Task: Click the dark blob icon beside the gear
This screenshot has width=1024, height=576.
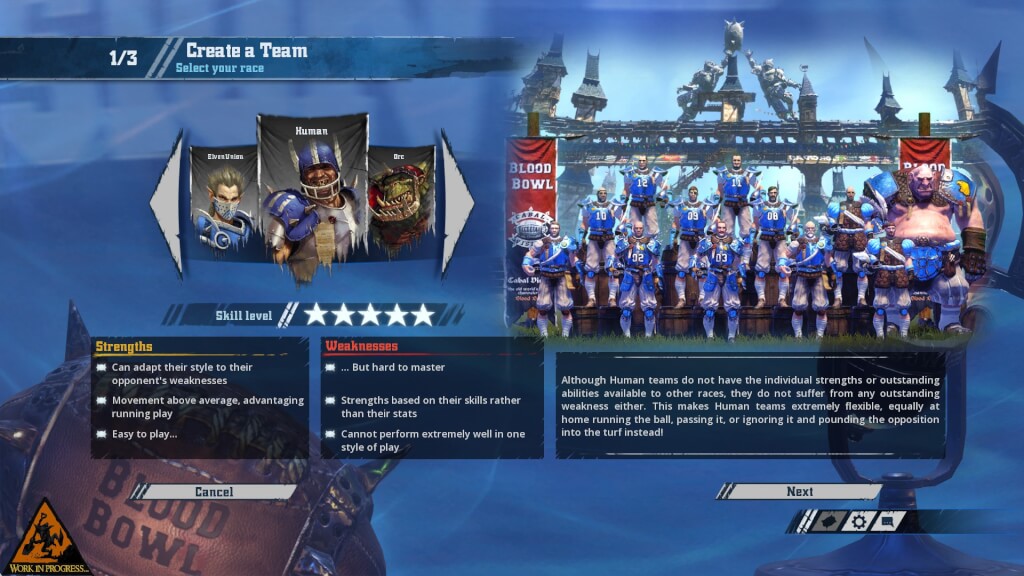Action: [x=828, y=521]
